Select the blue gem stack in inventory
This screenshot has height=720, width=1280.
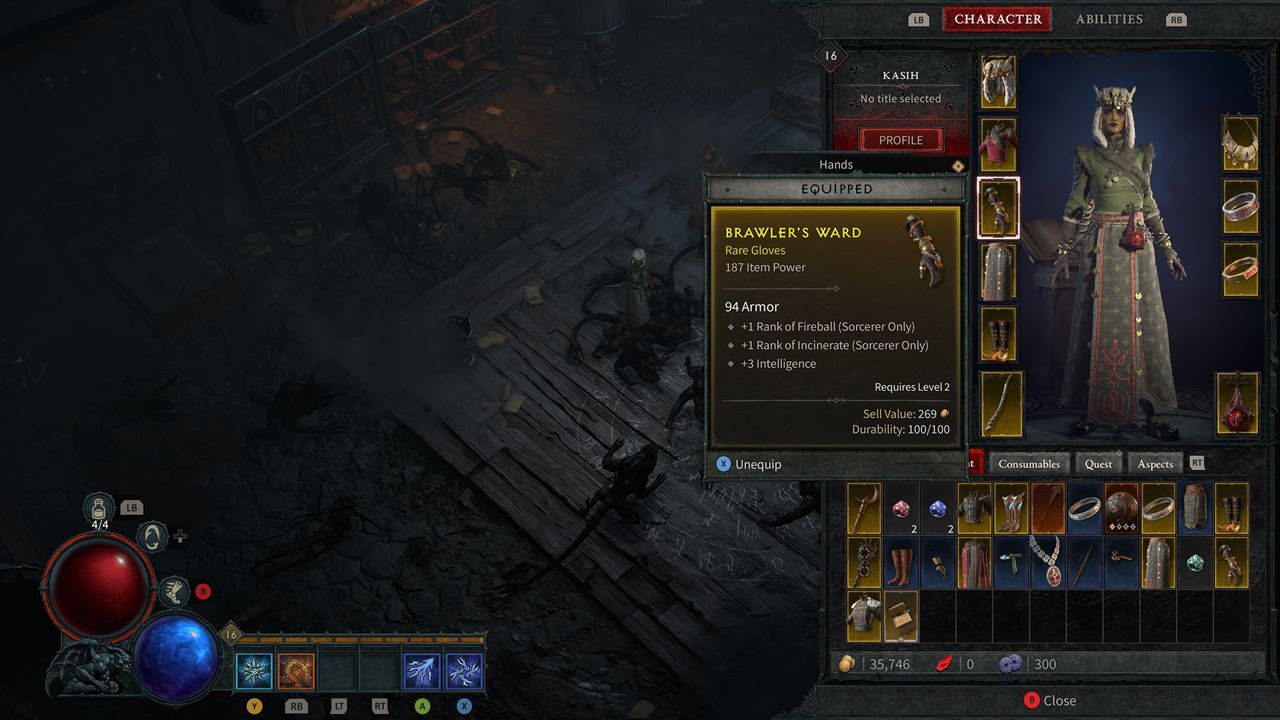click(x=937, y=508)
